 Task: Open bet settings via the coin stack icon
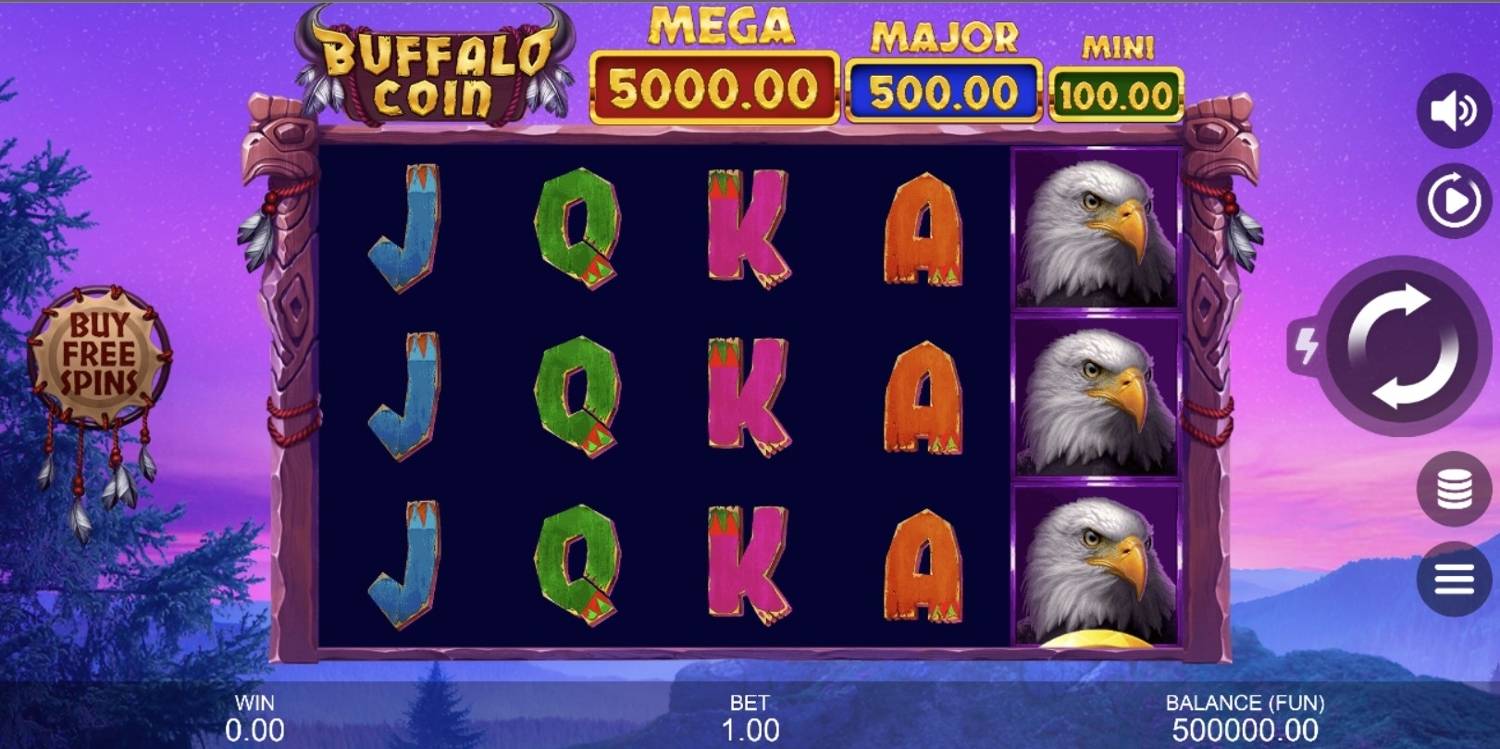[1453, 488]
